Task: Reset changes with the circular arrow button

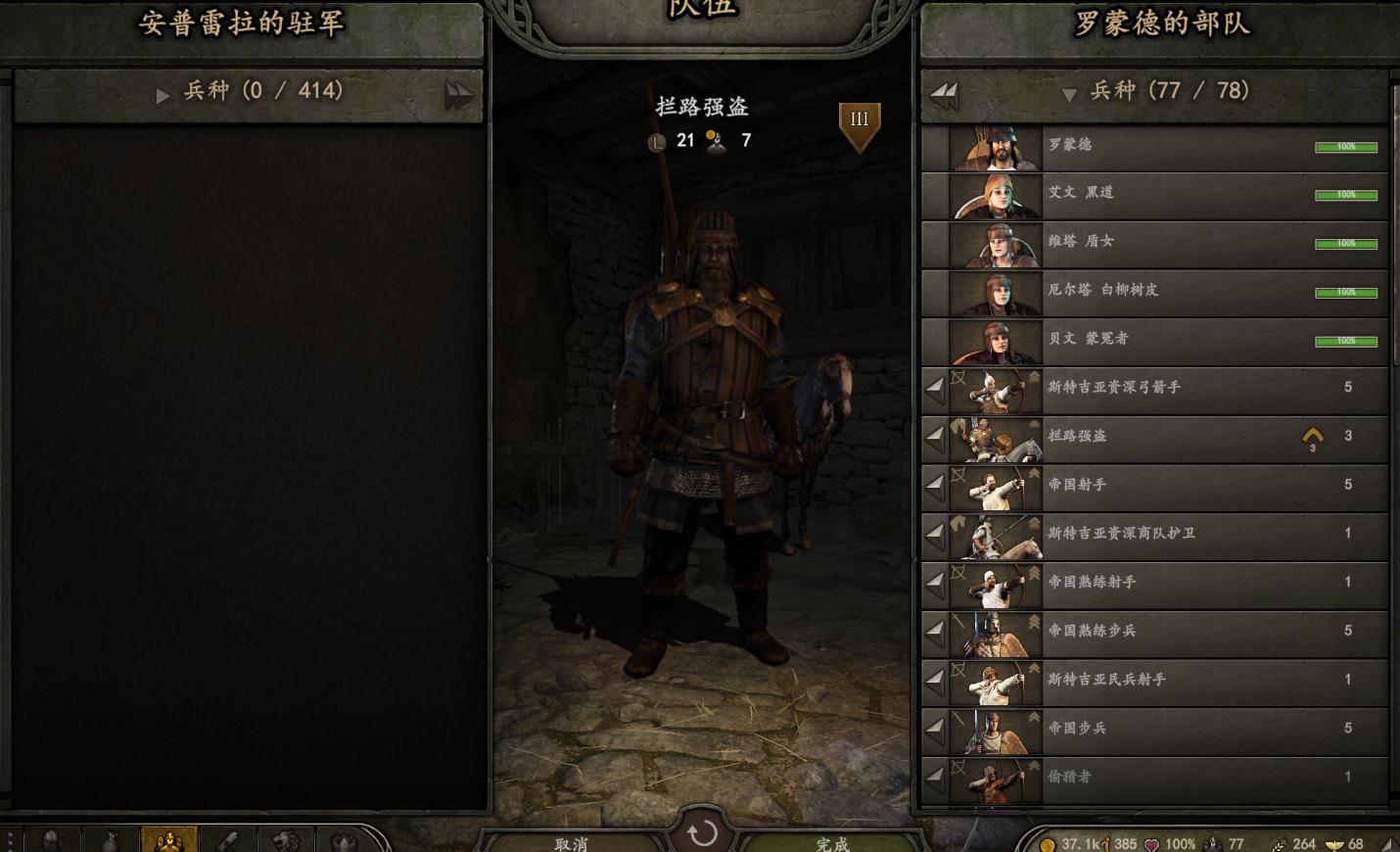Action: tap(702, 832)
